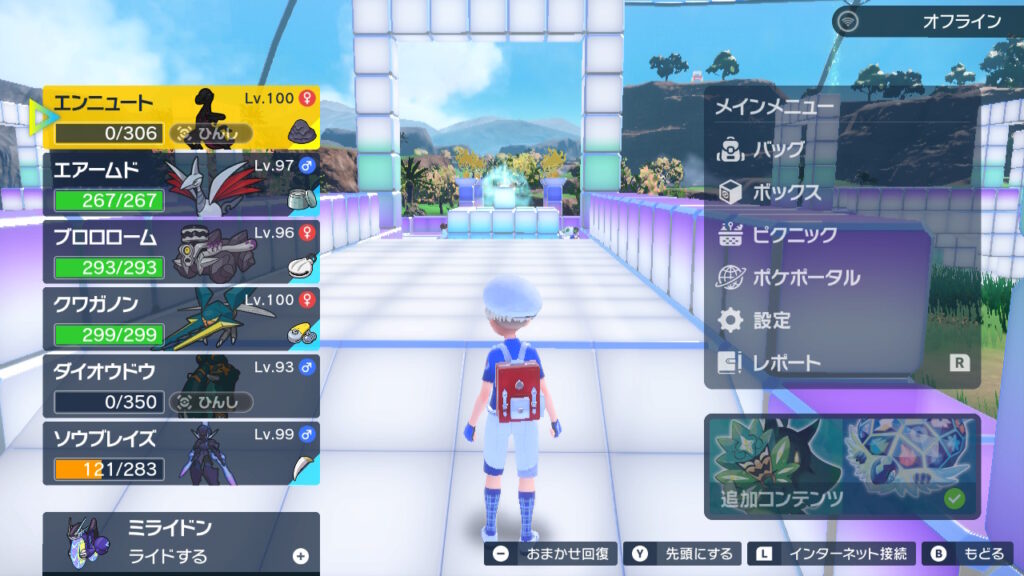This screenshot has width=1024, height=576.
Task: Select the fainted ダイオウドウ slot
Action: 180,386
